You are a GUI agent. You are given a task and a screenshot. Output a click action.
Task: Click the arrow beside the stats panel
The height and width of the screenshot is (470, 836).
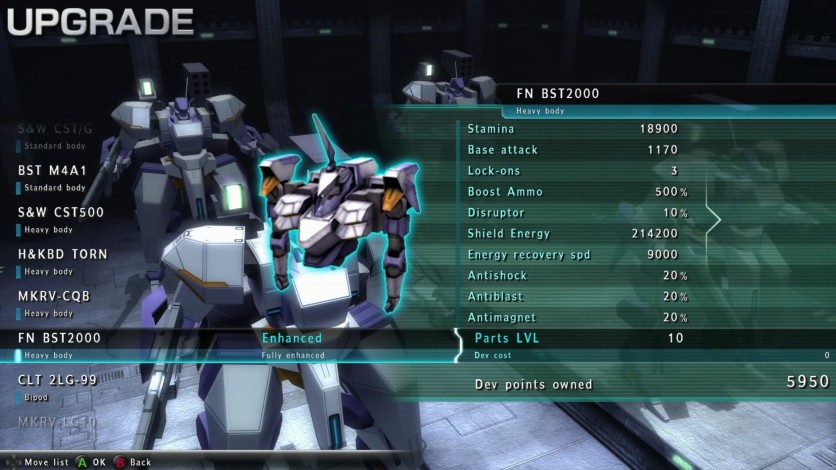point(713,220)
